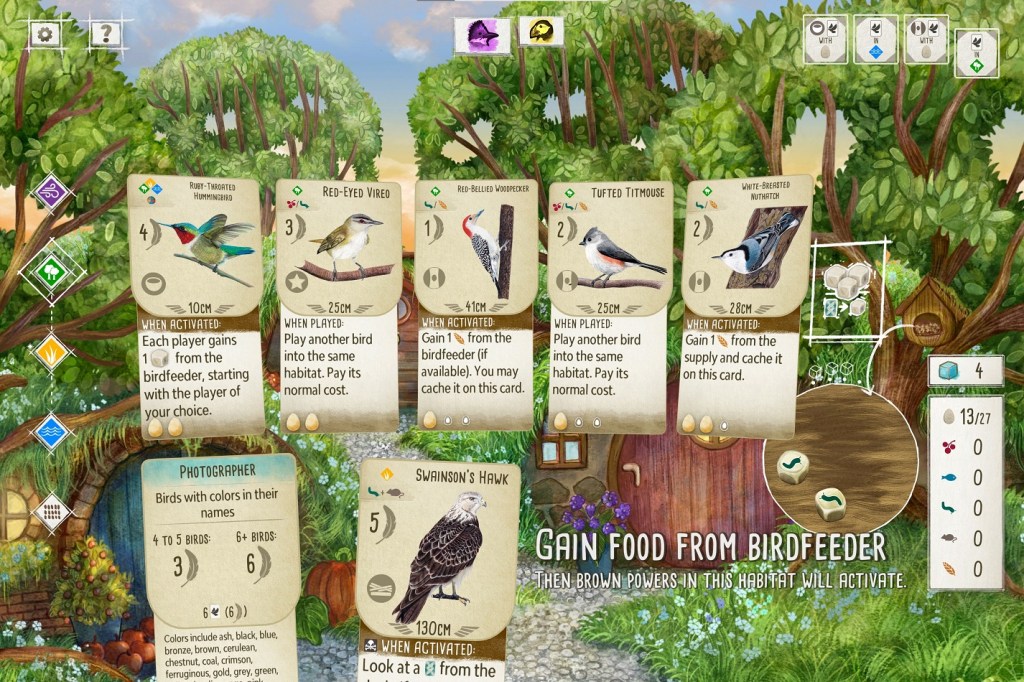Go to the yellow grassland habitat
This screenshot has height=682, width=1024.
coord(52,351)
